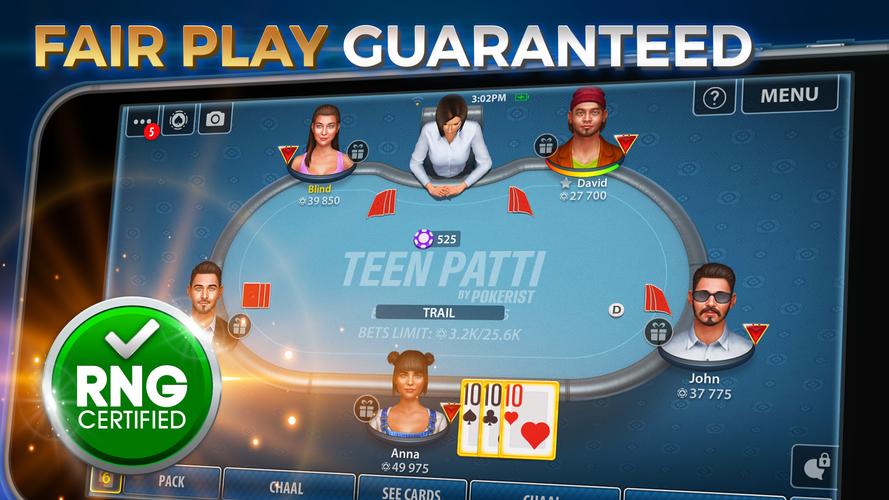The image size is (889, 500).
Task: Open the poker chip spade icon
Action: [x=178, y=120]
